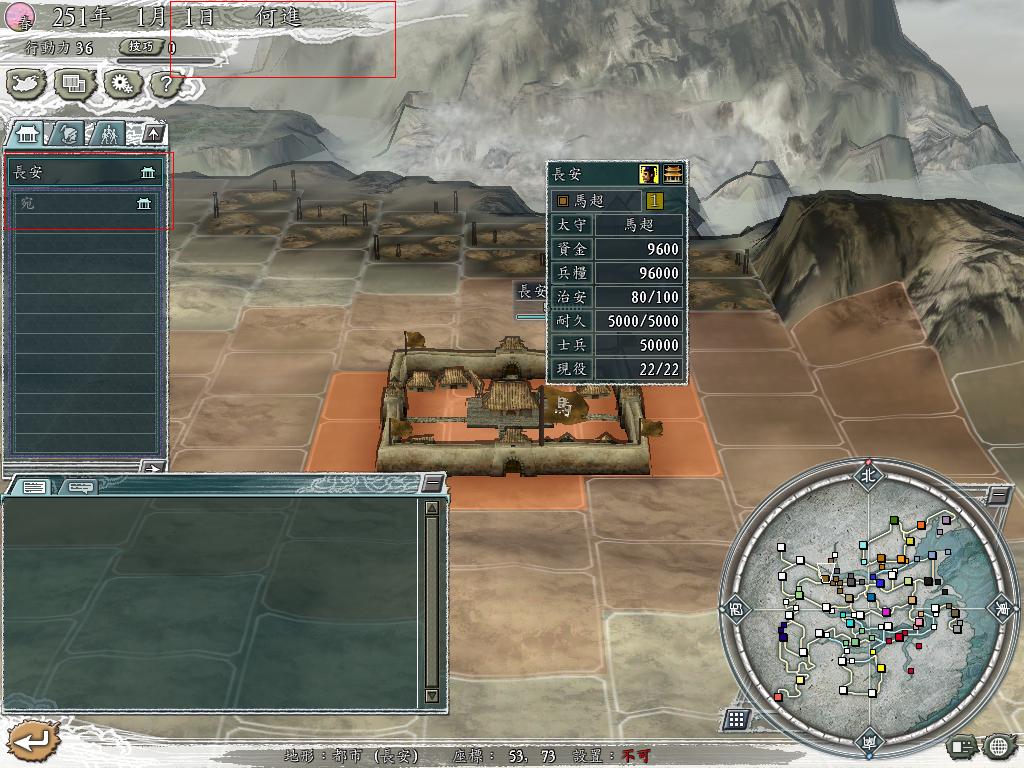Switch to the message log document tab
Image resolution: width=1024 pixels, height=768 pixels.
34,487
